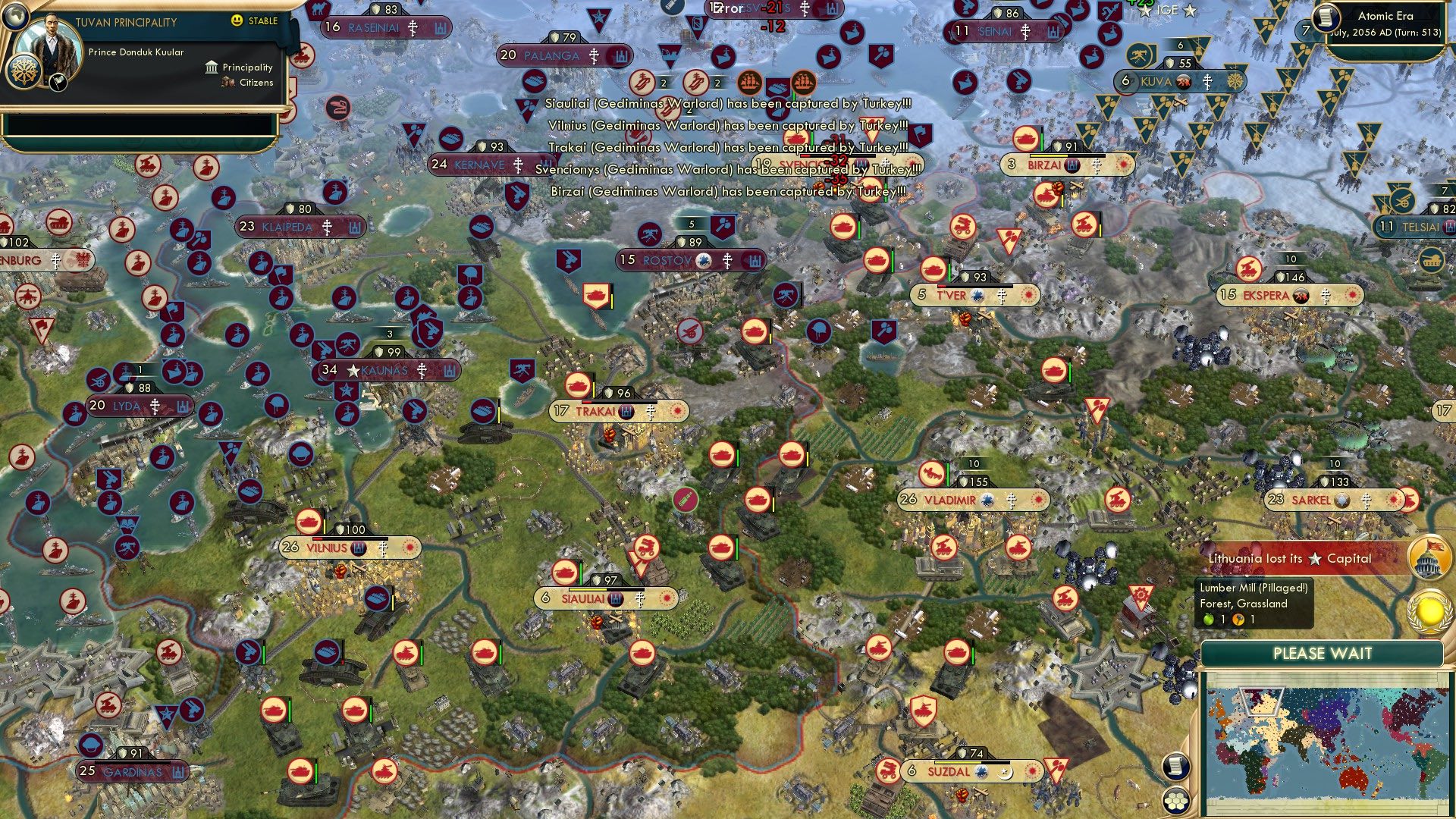Toggle the Kaunas capital star banner

tap(353, 372)
